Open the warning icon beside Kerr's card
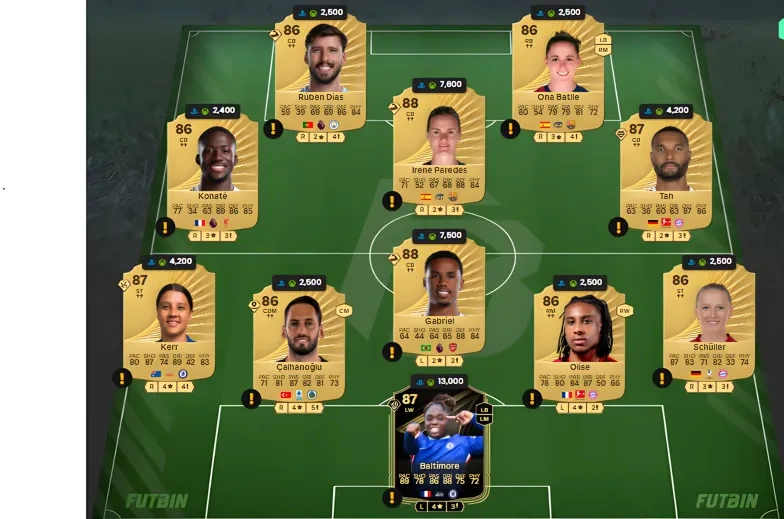This screenshot has height=519, width=784. coord(122,378)
